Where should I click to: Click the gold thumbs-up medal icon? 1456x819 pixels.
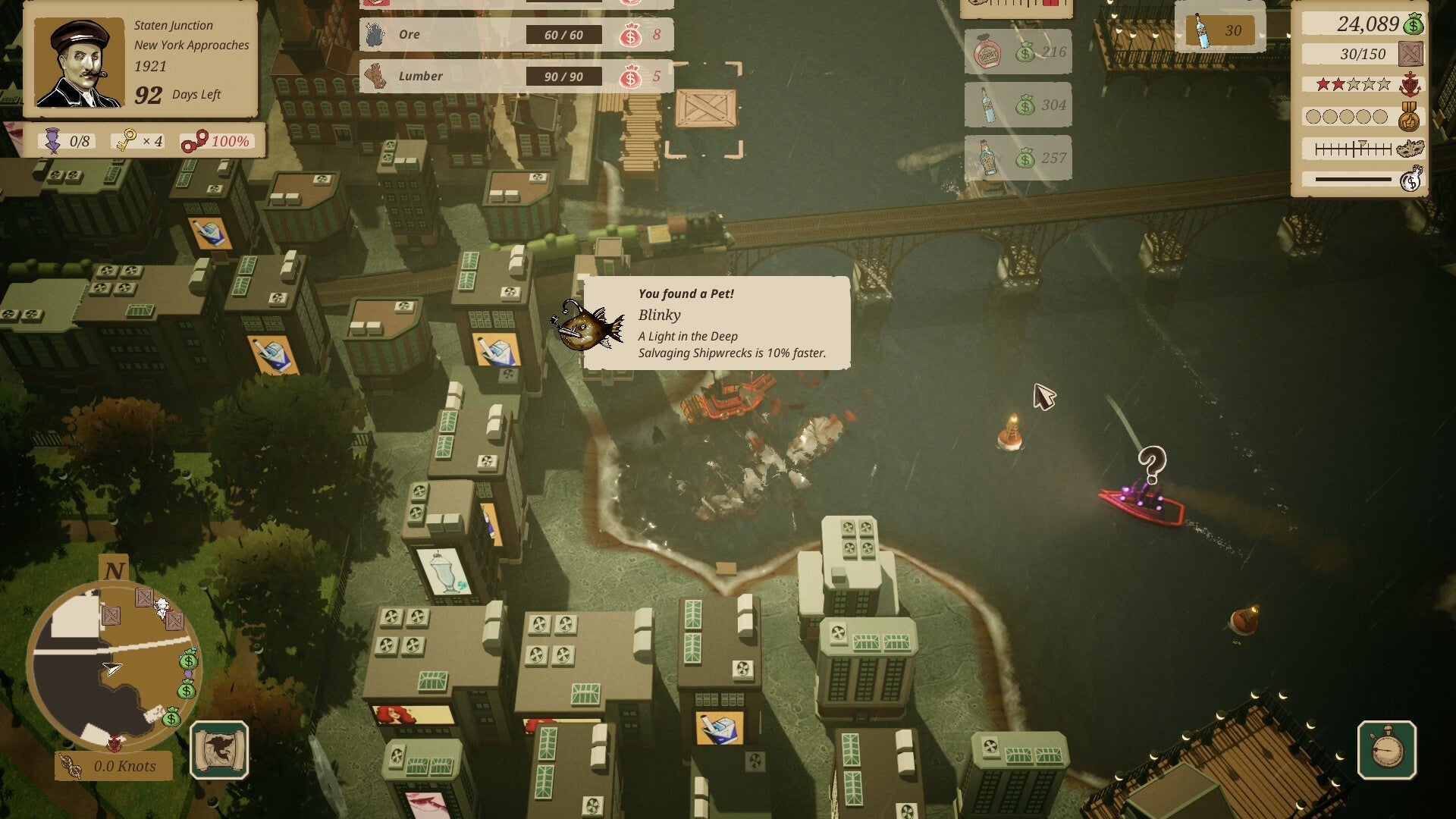click(1410, 117)
